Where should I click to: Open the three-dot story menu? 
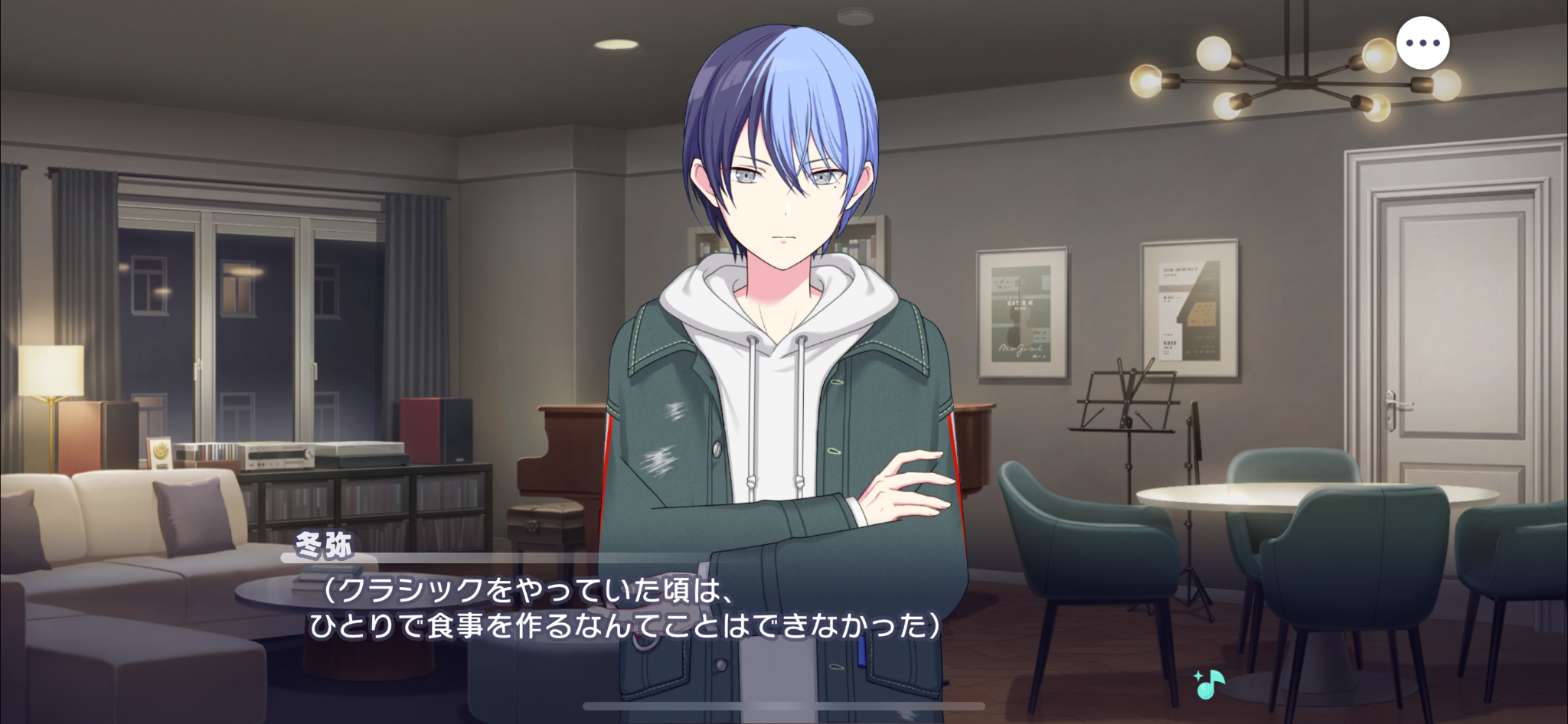tap(1423, 44)
